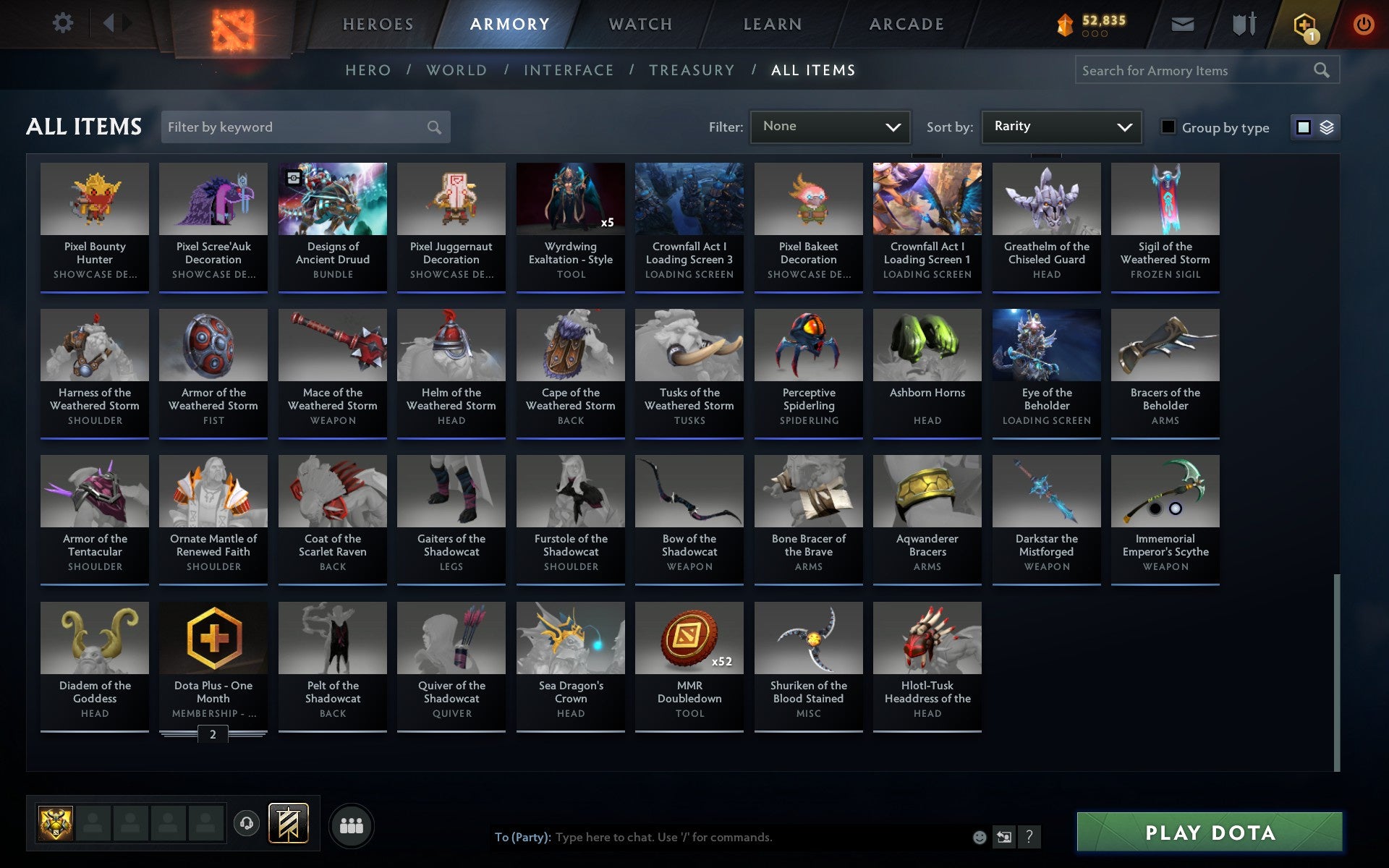1389x868 pixels.
Task: Open the mail notifications inbox
Action: coord(1181,23)
